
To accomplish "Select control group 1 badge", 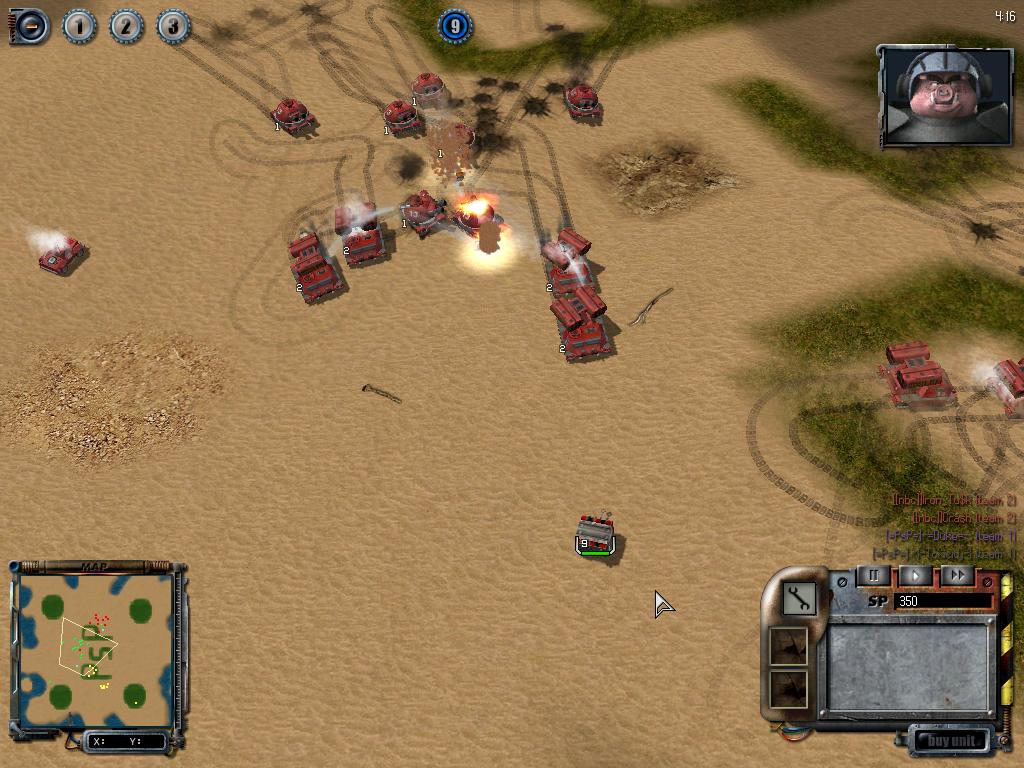I will click(79, 26).
